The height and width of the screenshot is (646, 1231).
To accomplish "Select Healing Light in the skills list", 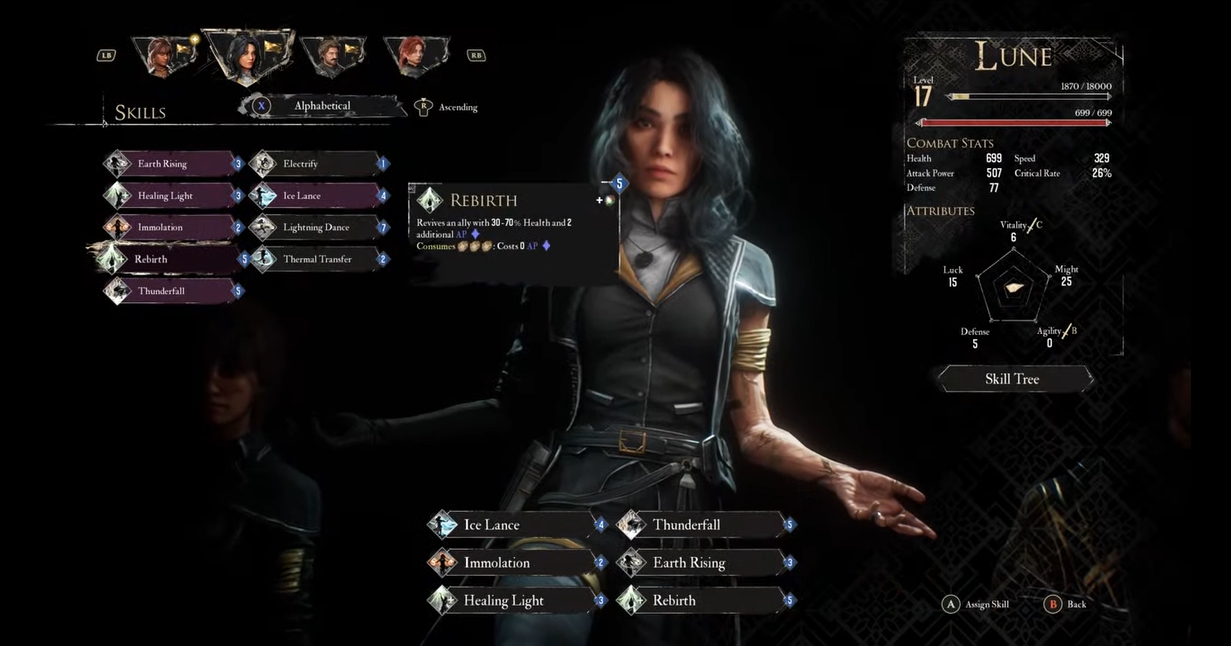I will 172,196.
